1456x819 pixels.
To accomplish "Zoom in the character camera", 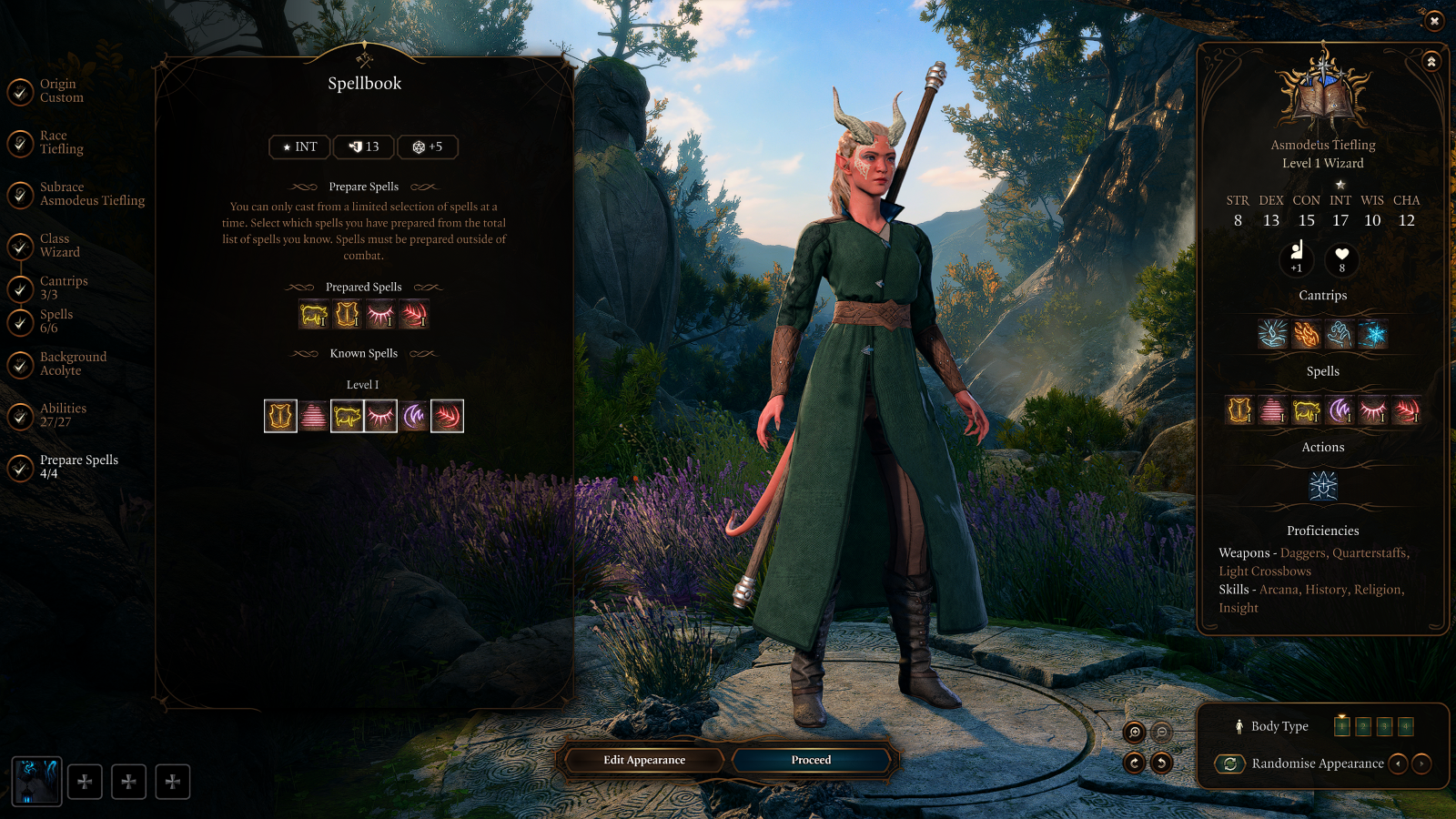I will [1135, 732].
